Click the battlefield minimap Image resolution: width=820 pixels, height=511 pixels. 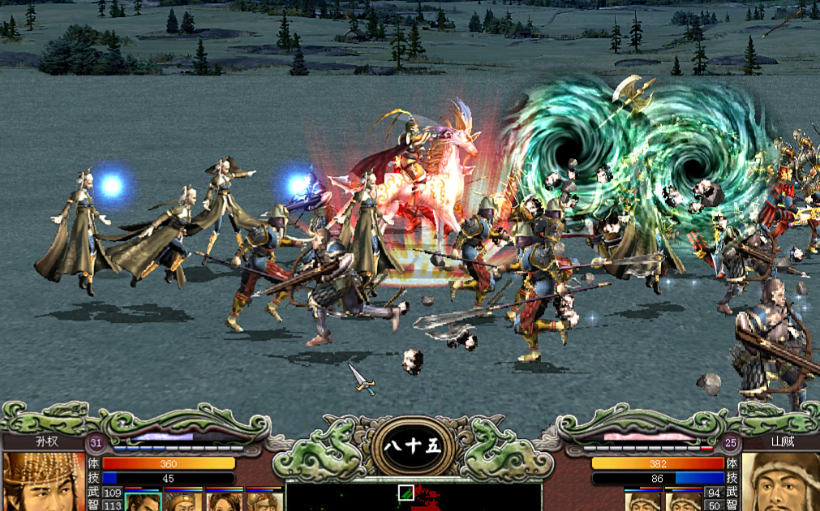pyautogui.click(x=413, y=496)
